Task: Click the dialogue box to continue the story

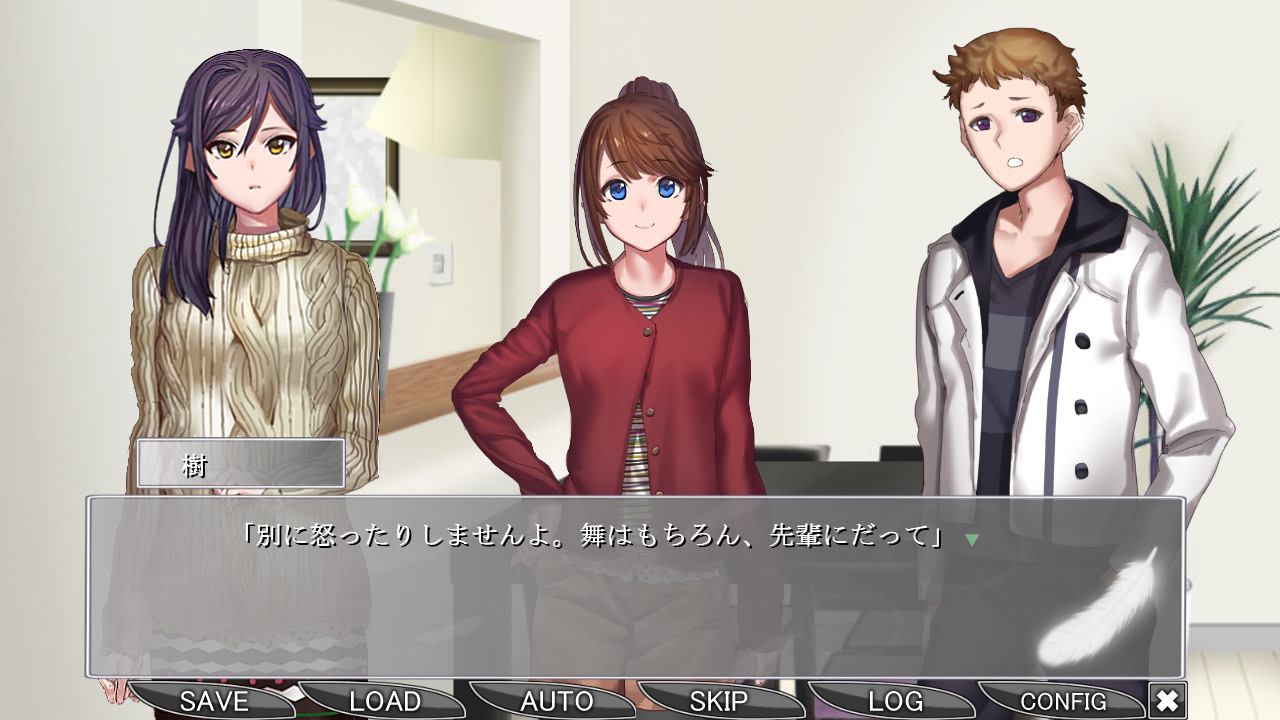Action: 640,590
